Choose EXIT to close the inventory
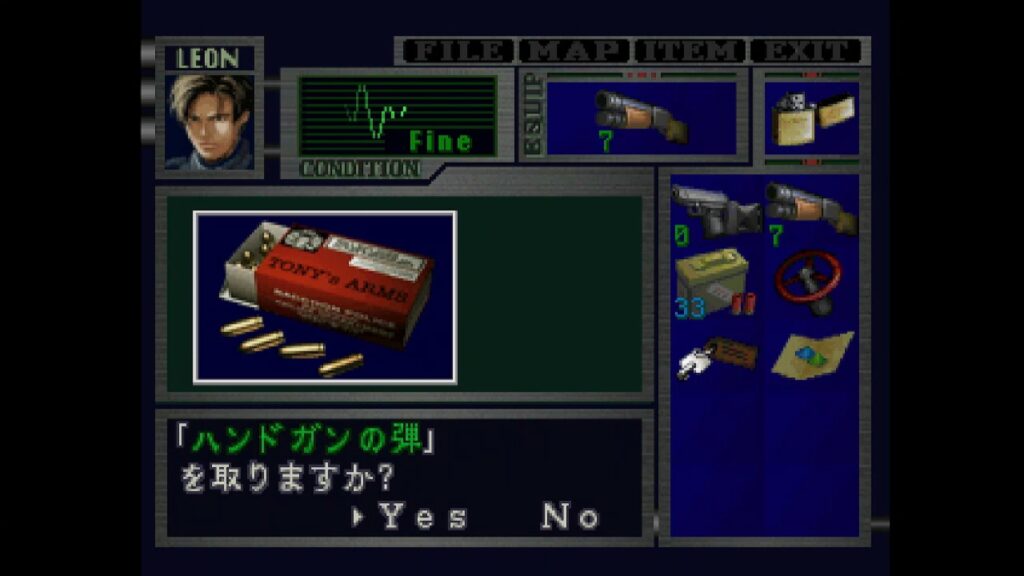Viewport: 1024px width, 576px height. 808,51
